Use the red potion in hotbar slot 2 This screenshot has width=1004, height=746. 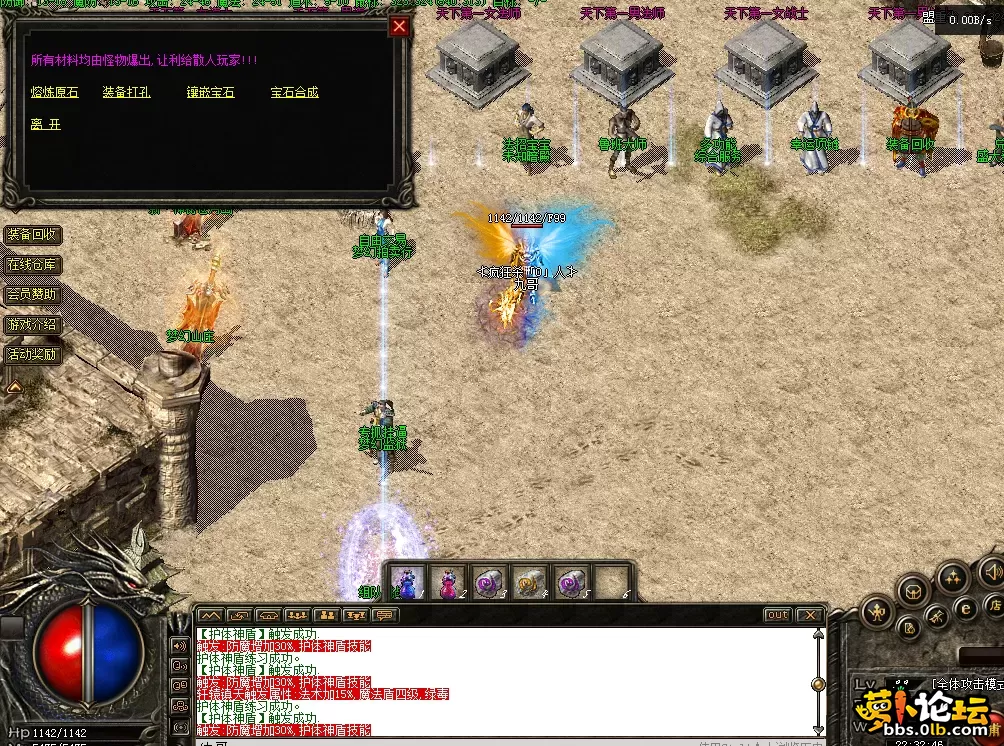446,582
